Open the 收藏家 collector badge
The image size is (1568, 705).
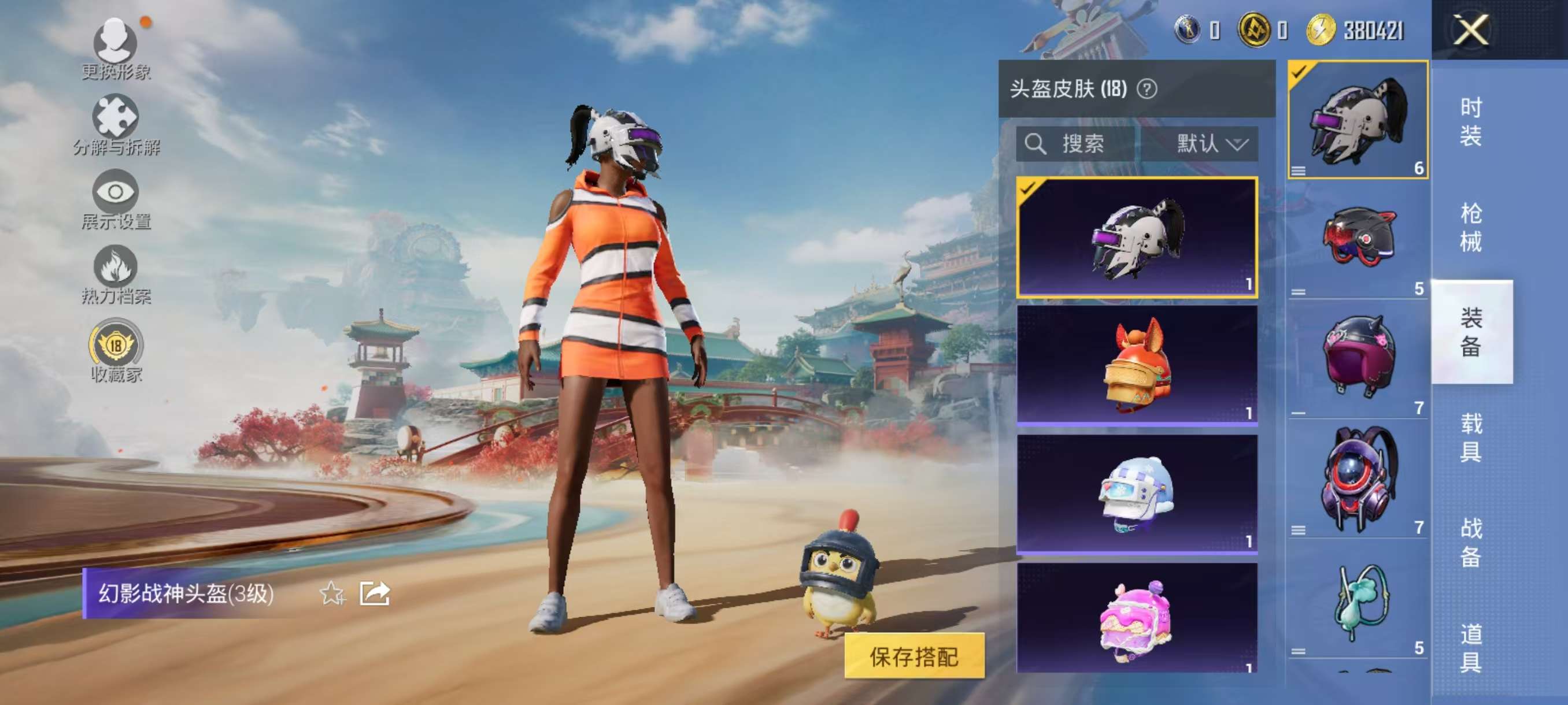(x=116, y=351)
